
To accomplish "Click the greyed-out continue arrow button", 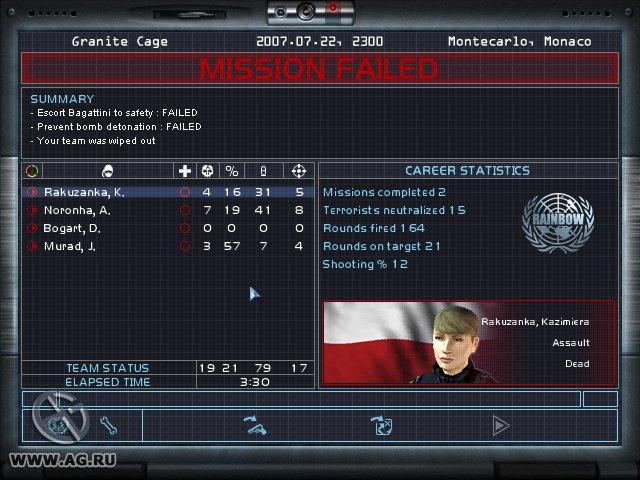I will click(x=500, y=427).
